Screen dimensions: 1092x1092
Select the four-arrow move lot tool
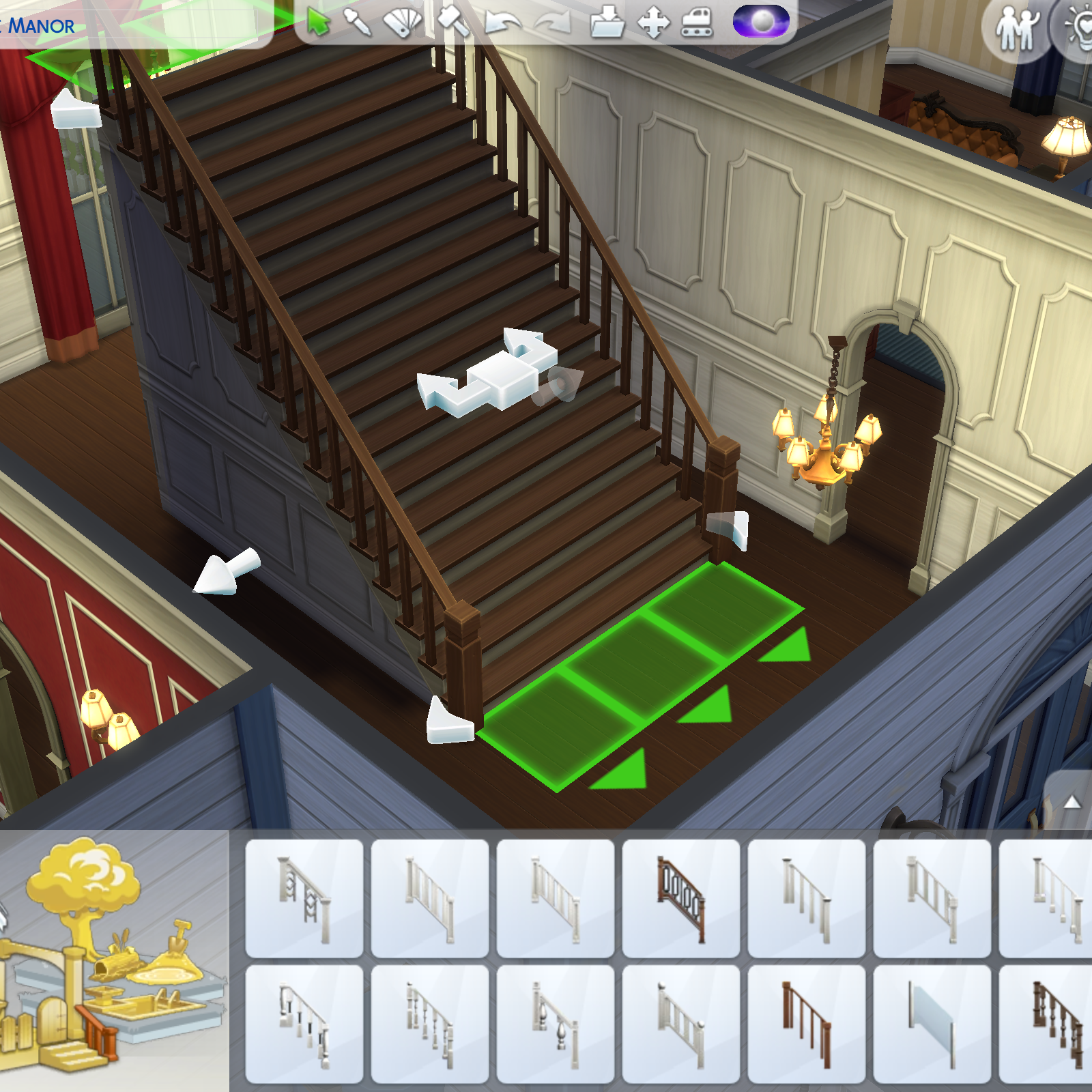tap(653, 23)
